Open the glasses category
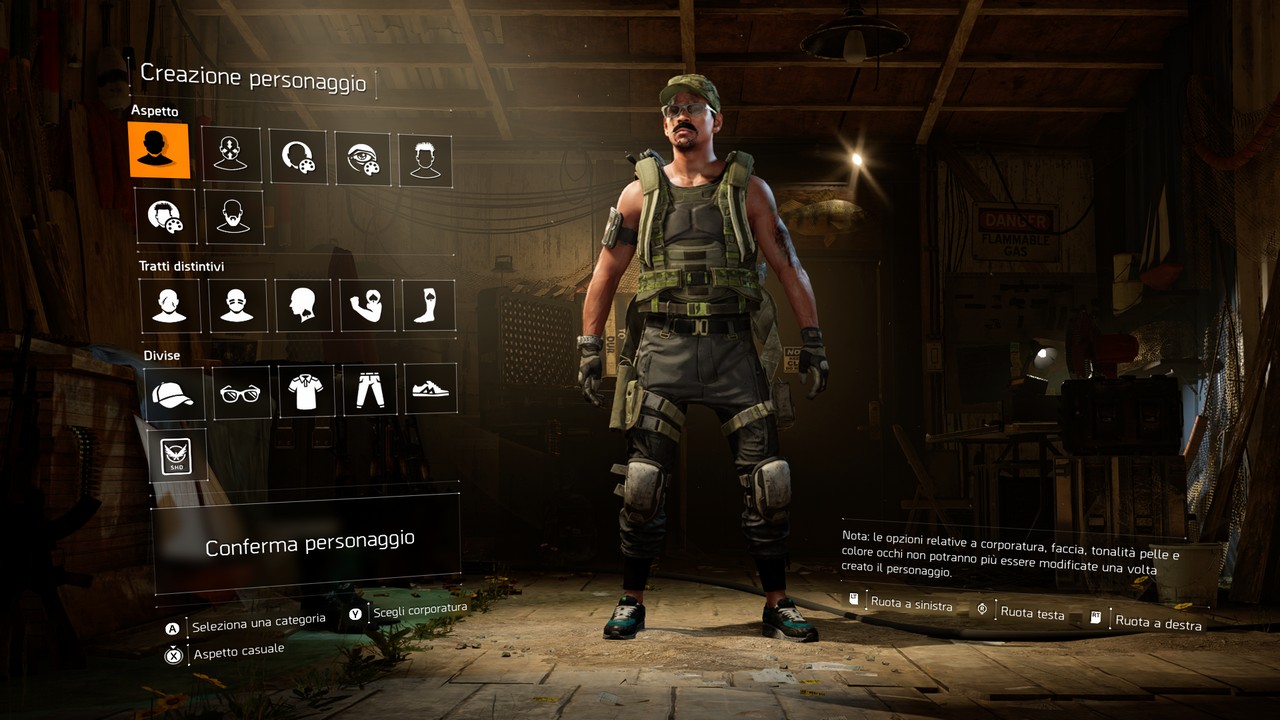The image size is (1280, 720). pos(241,393)
